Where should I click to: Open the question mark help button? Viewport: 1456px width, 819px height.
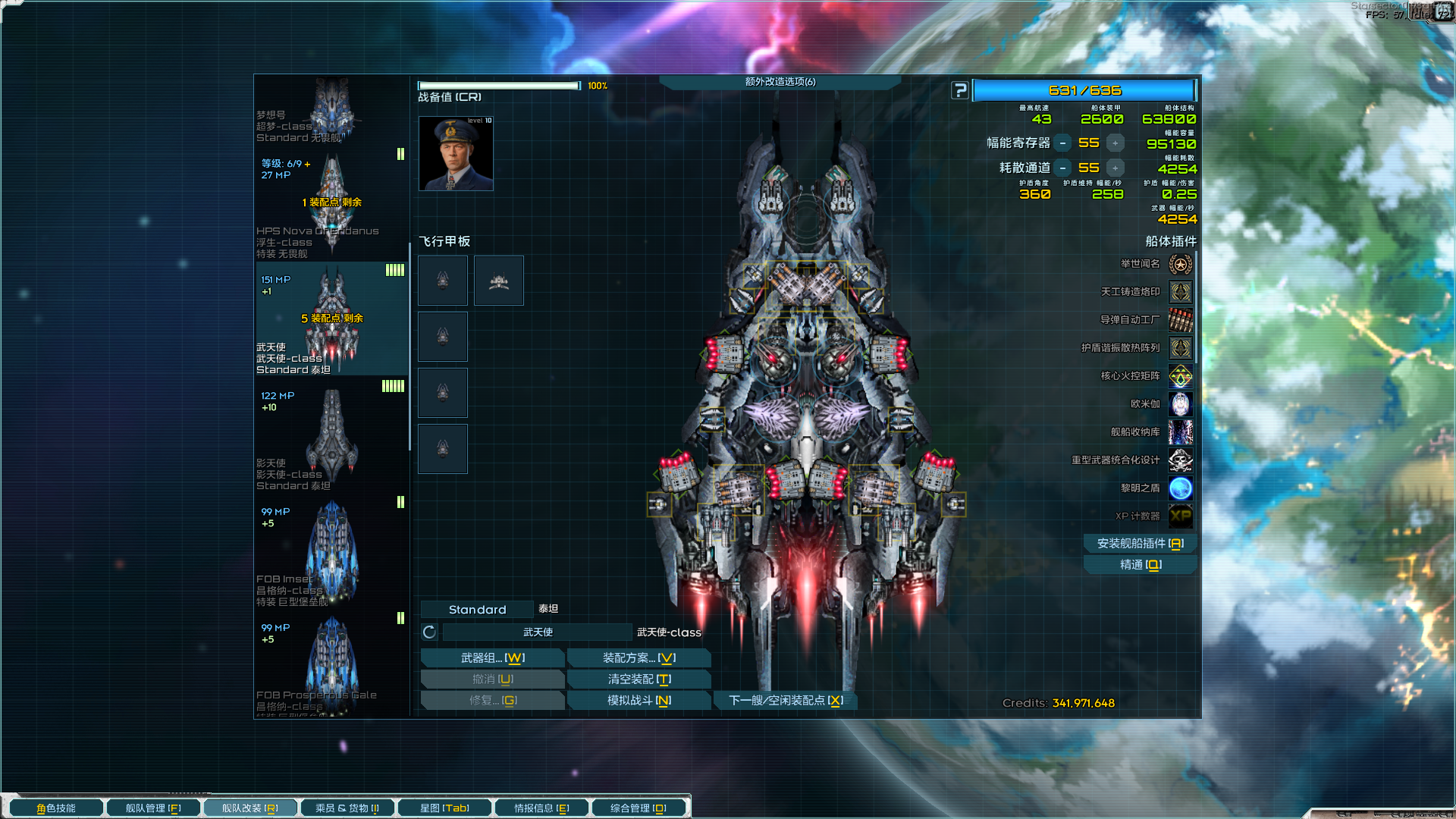tap(960, 90)
